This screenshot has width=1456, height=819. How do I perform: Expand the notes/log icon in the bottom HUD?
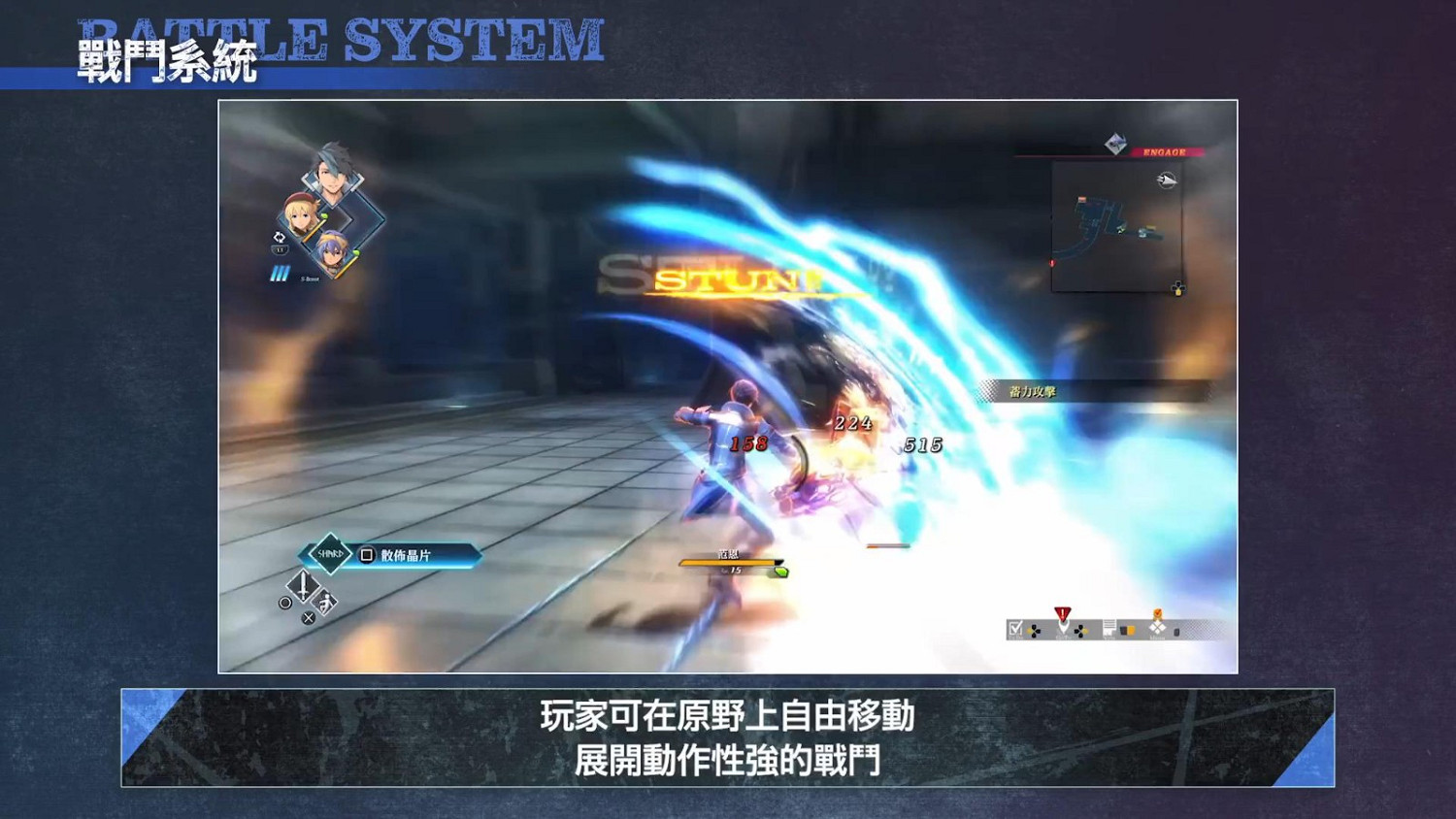click(x=1109, y=627)
